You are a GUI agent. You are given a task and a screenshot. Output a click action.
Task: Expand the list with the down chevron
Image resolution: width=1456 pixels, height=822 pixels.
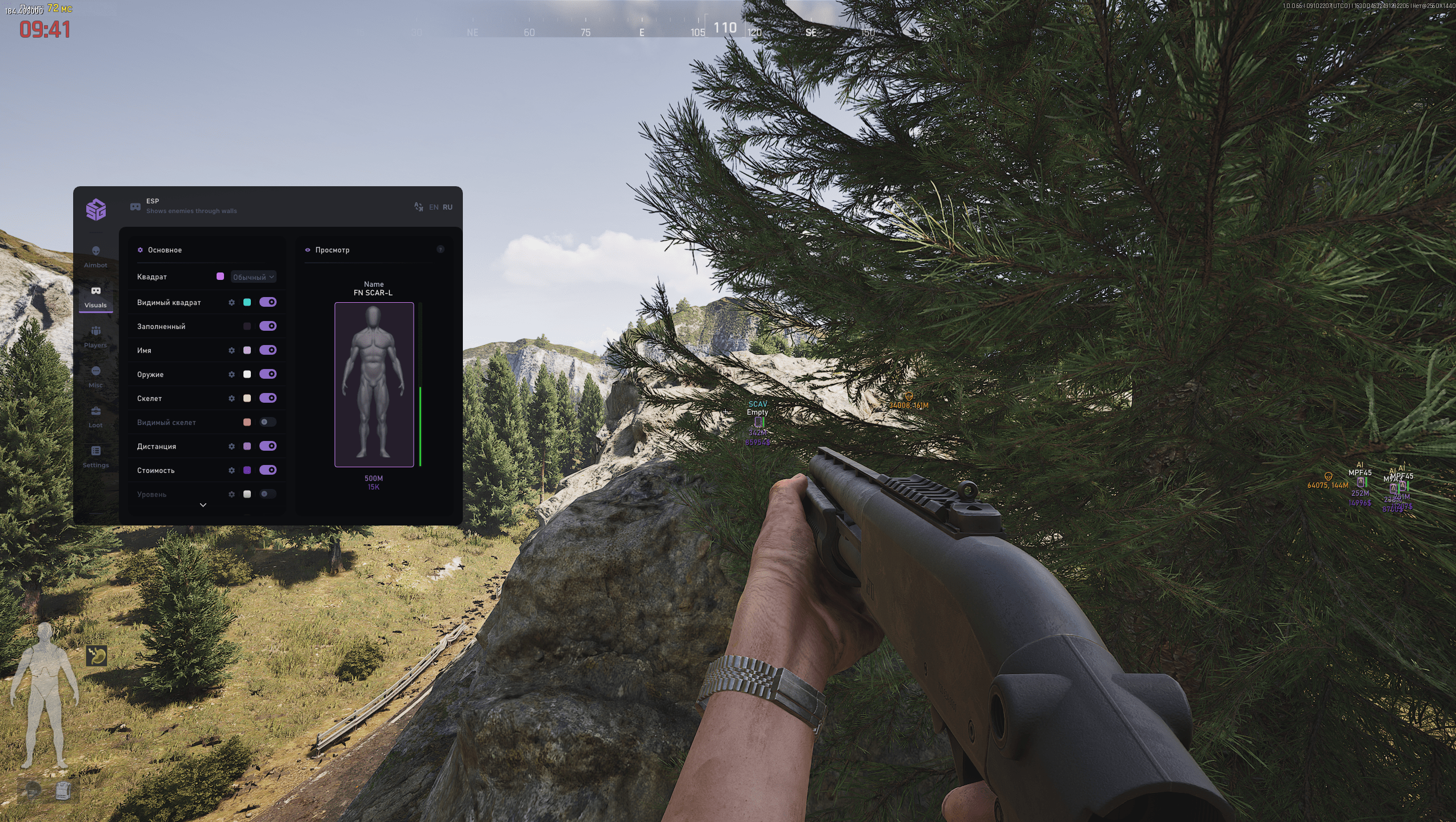click(x=203, y=505)
